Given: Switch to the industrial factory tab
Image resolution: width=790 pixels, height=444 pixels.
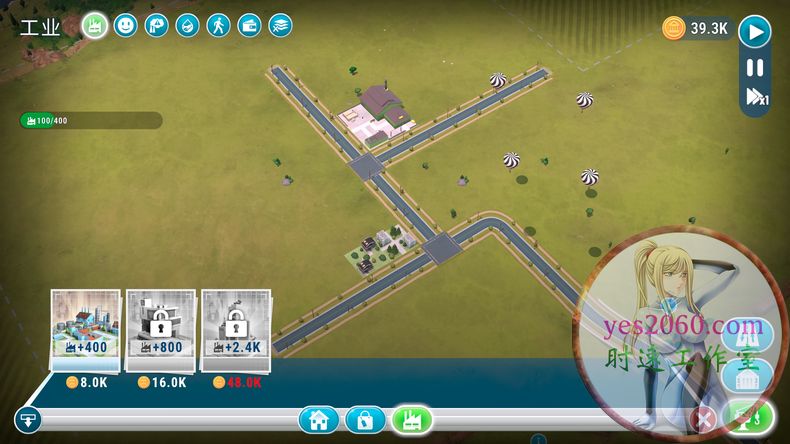Looking at the screenshot, I should (x=411, y=420).
